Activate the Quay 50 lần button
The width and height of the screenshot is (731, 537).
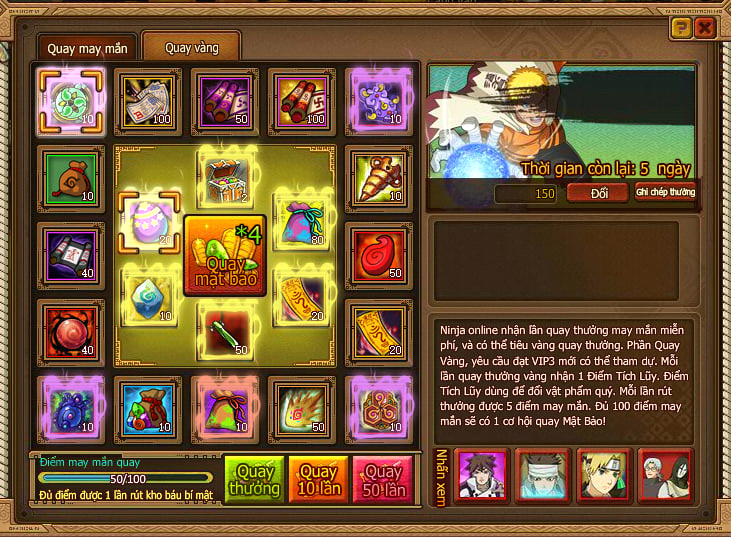pos(383,481)
